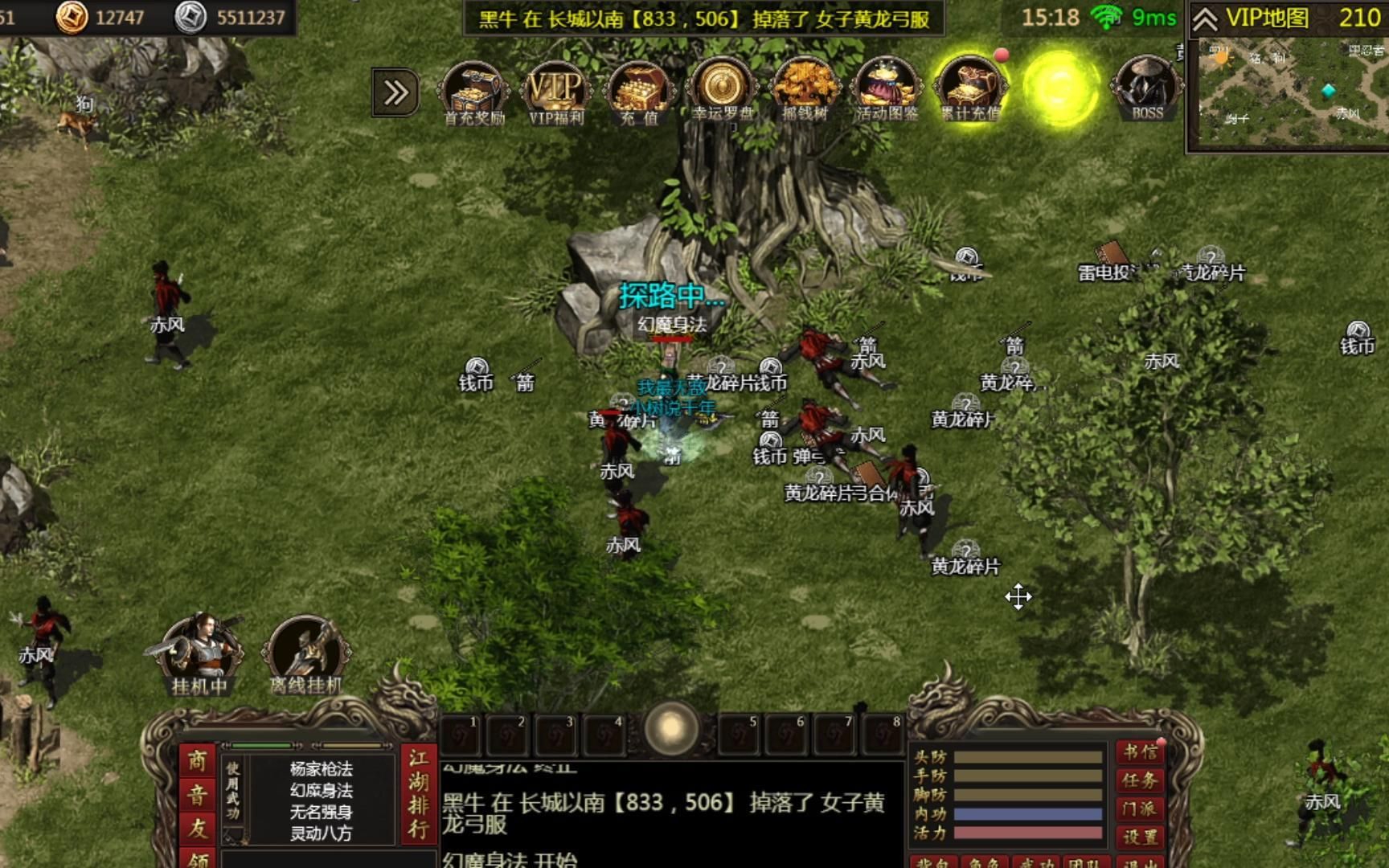Click the minimap in the corner

click(x=1289, y=92)
